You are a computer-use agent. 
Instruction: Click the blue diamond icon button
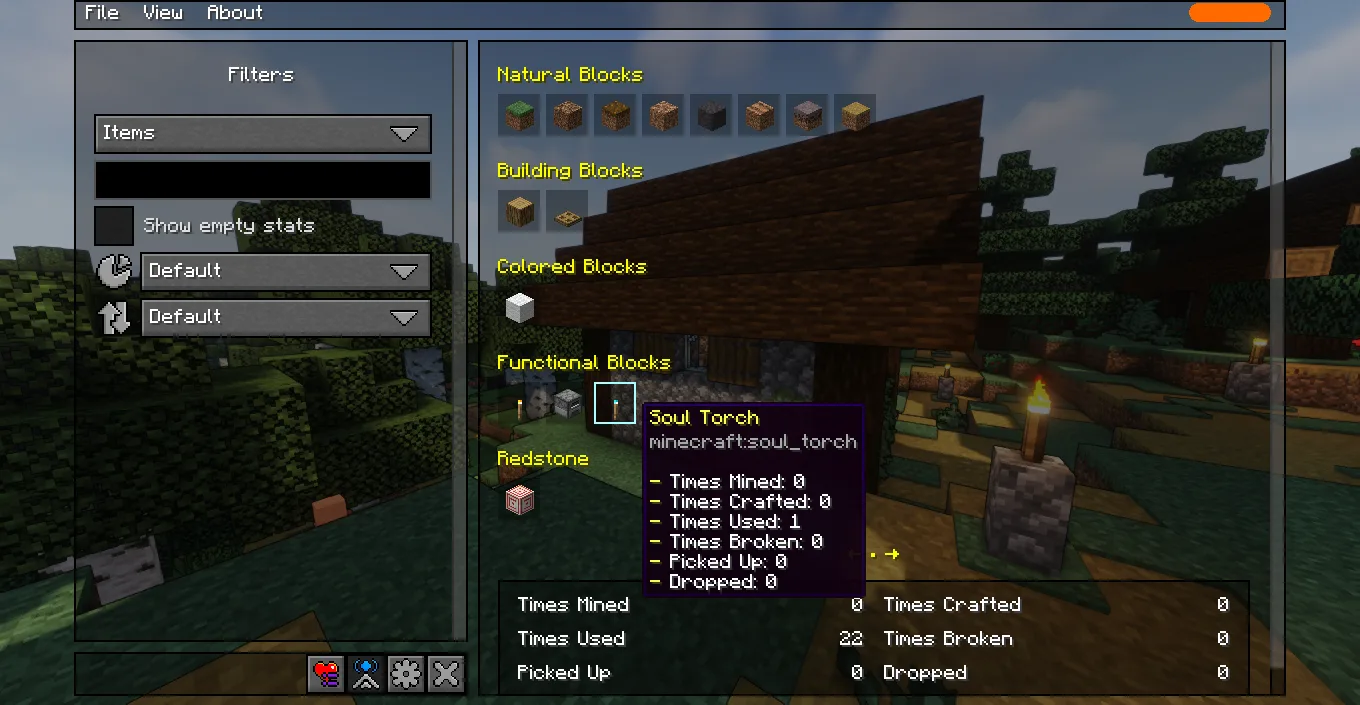pyautogui.click(x=366, y=674)
